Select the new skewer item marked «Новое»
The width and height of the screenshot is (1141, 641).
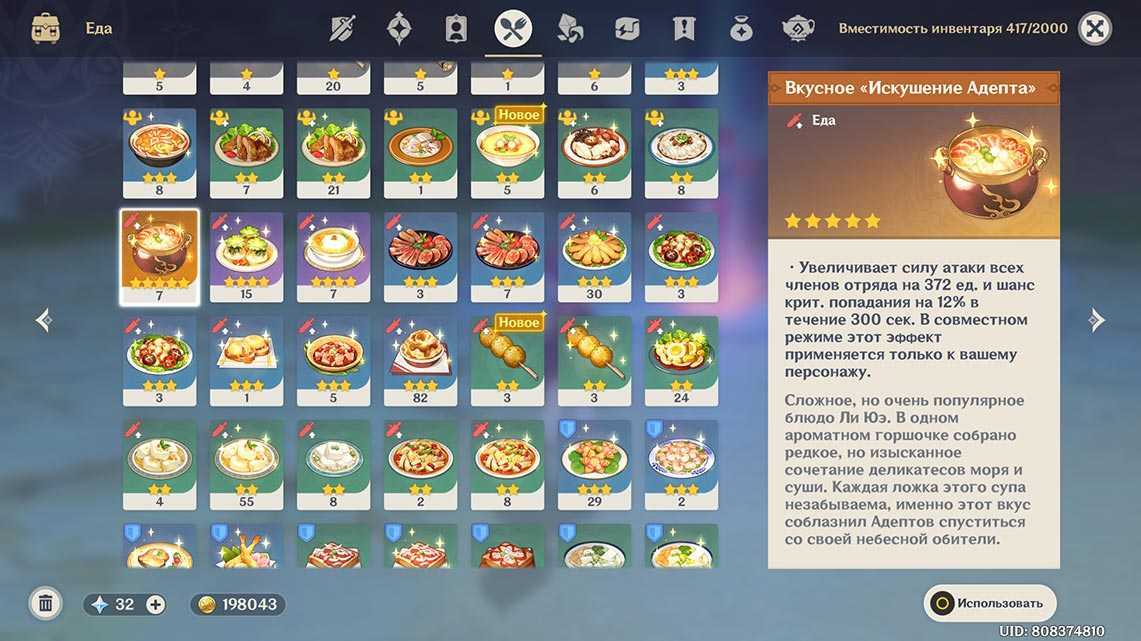click(x=507, y=360)
